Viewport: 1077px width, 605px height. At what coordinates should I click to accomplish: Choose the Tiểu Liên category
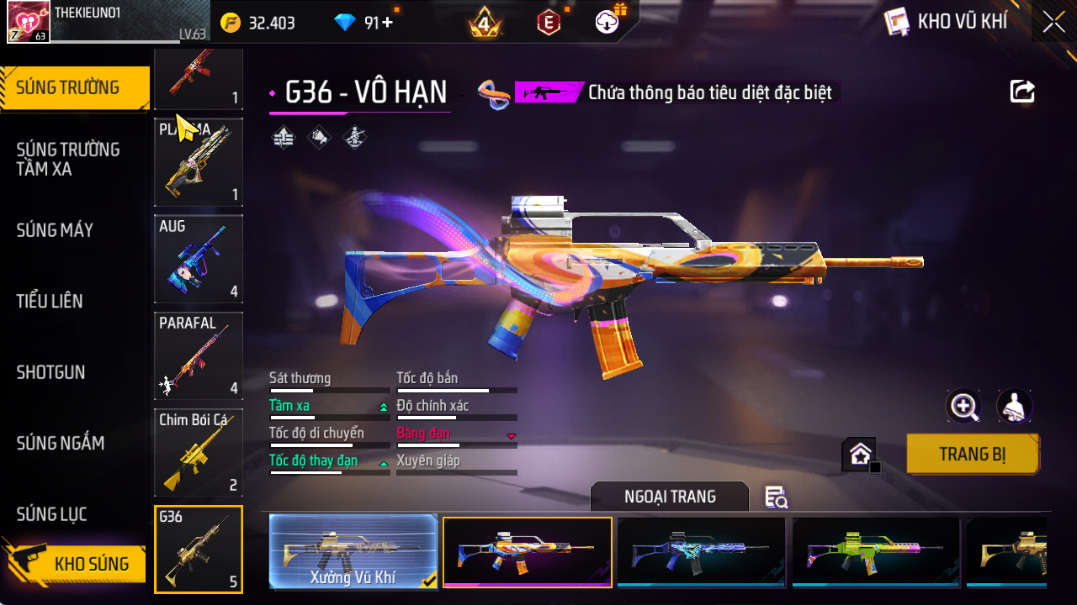pyautogui.click(x=50, y=301)
